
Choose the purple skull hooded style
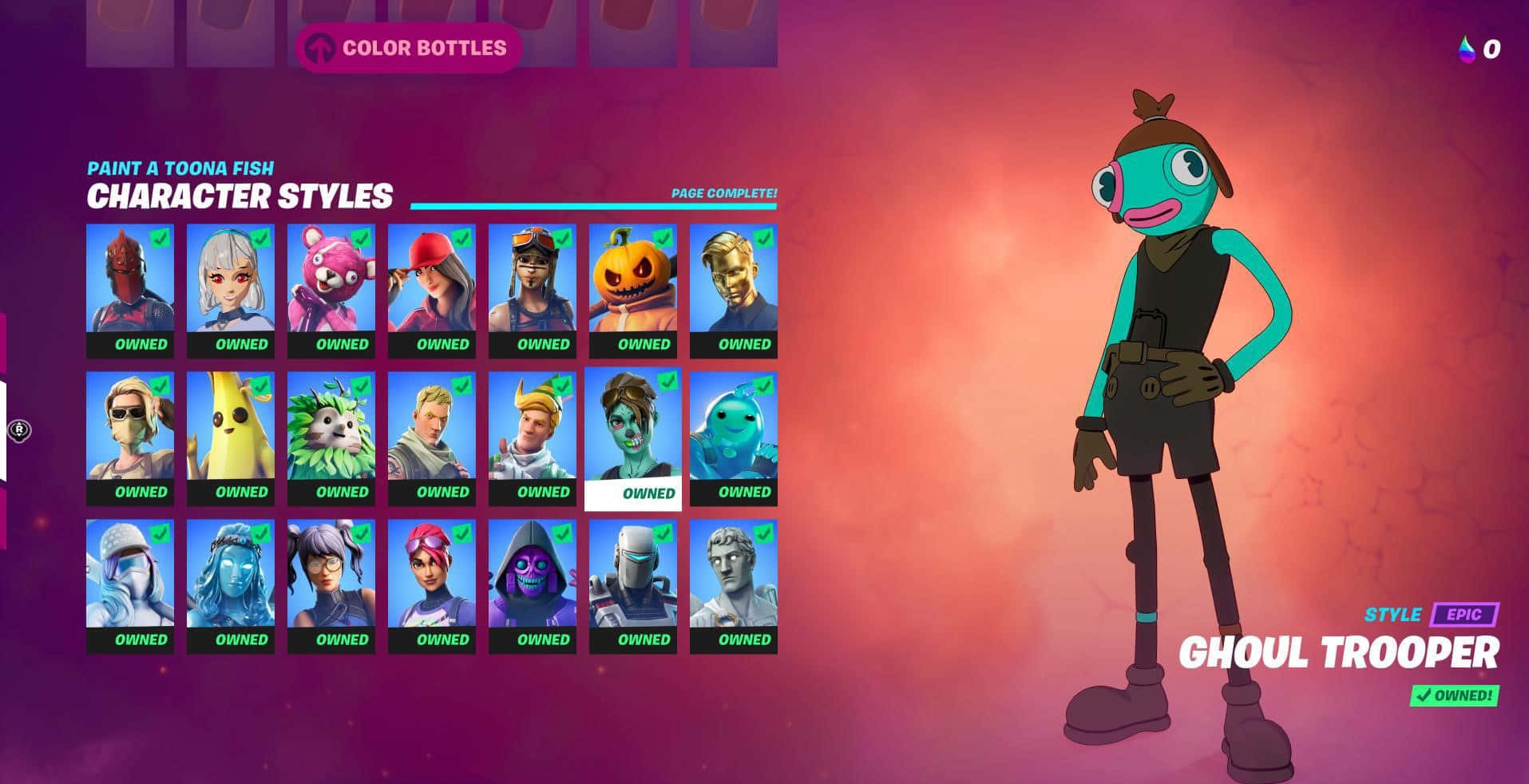tap(533, 586)
